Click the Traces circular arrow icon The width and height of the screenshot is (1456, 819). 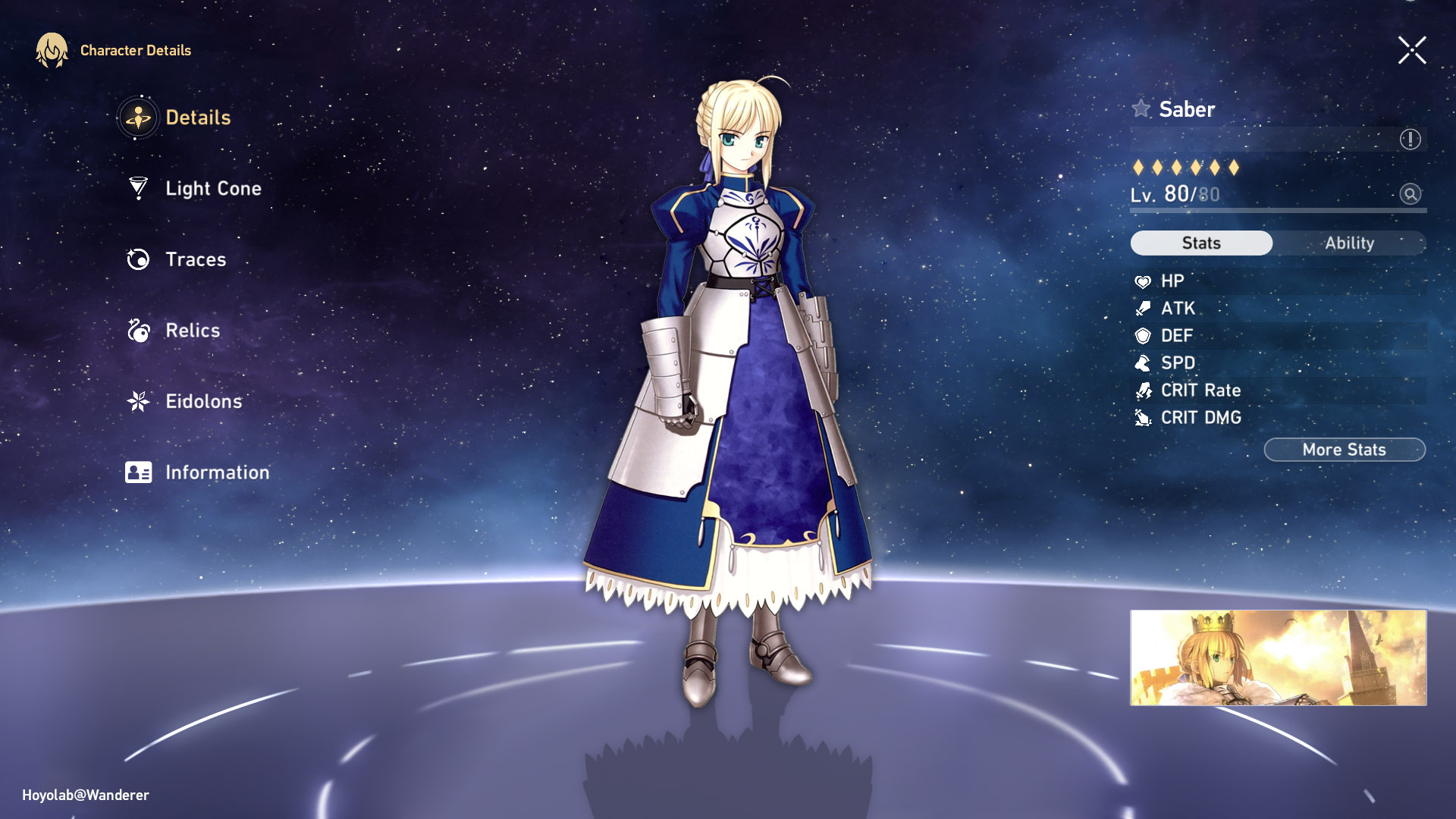click(x=137, y=259)
